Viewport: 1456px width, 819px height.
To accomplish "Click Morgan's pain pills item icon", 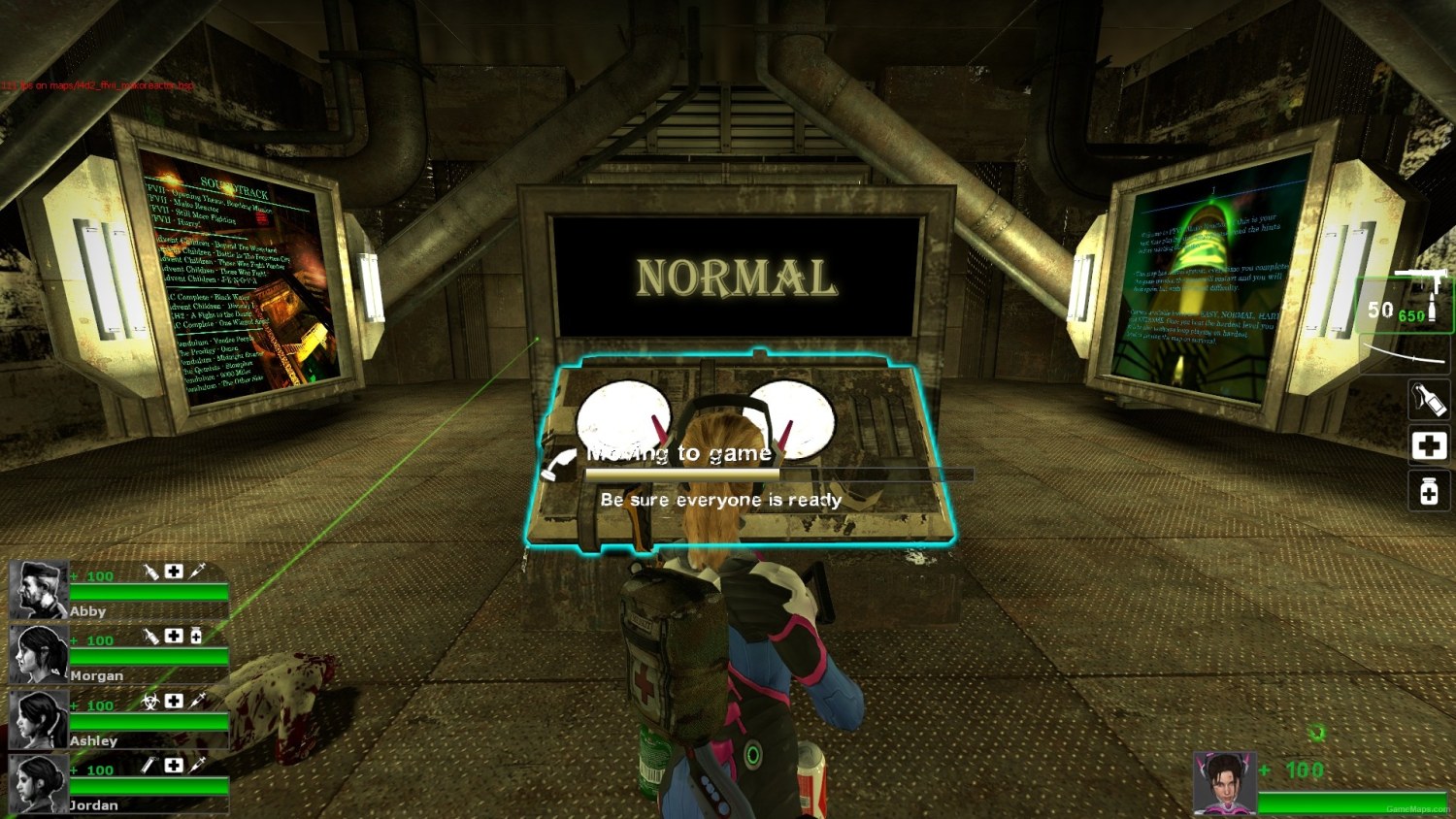I will pos(196,636).
